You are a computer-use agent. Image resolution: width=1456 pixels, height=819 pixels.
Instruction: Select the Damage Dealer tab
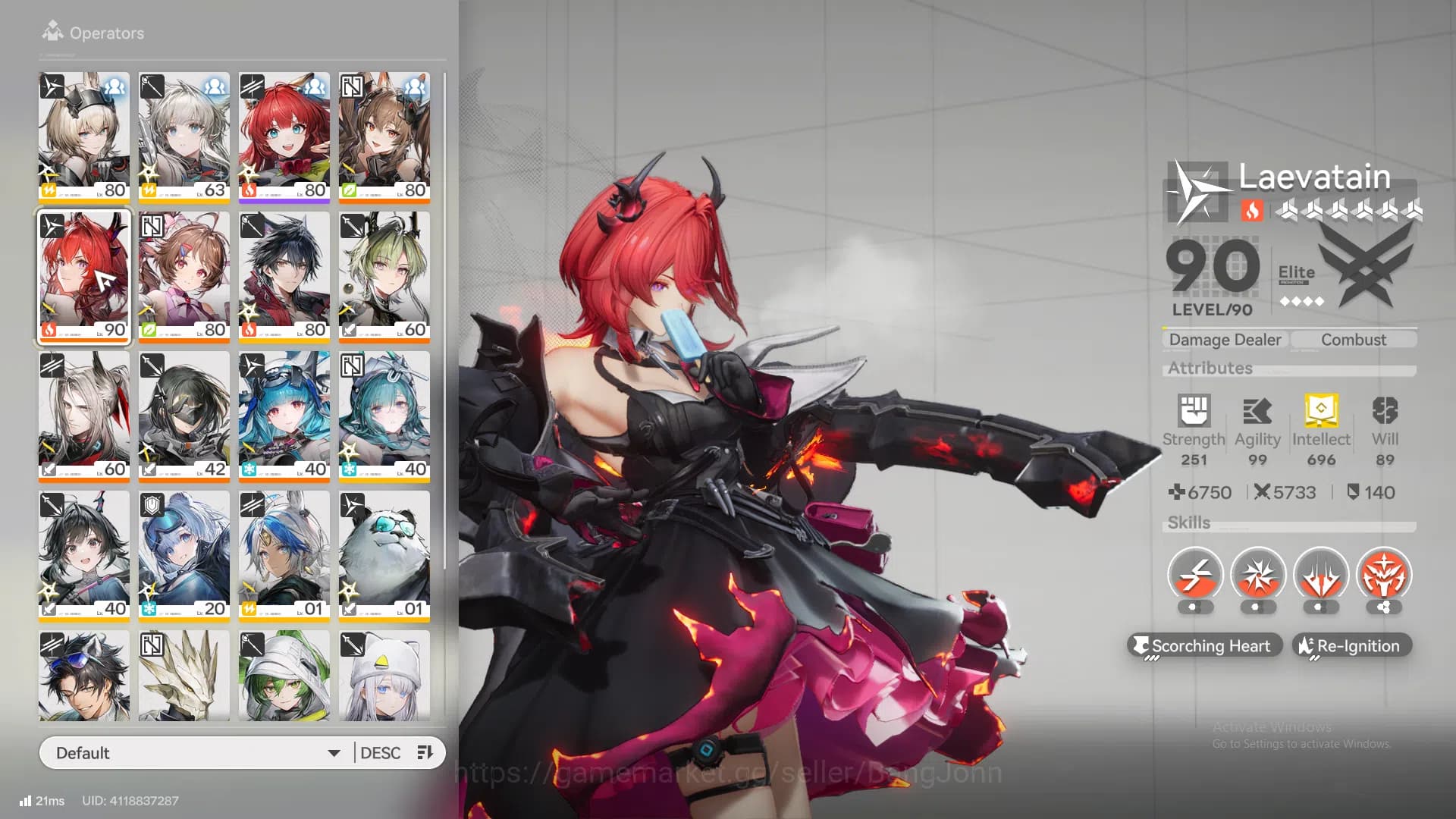pos(1224,339)
